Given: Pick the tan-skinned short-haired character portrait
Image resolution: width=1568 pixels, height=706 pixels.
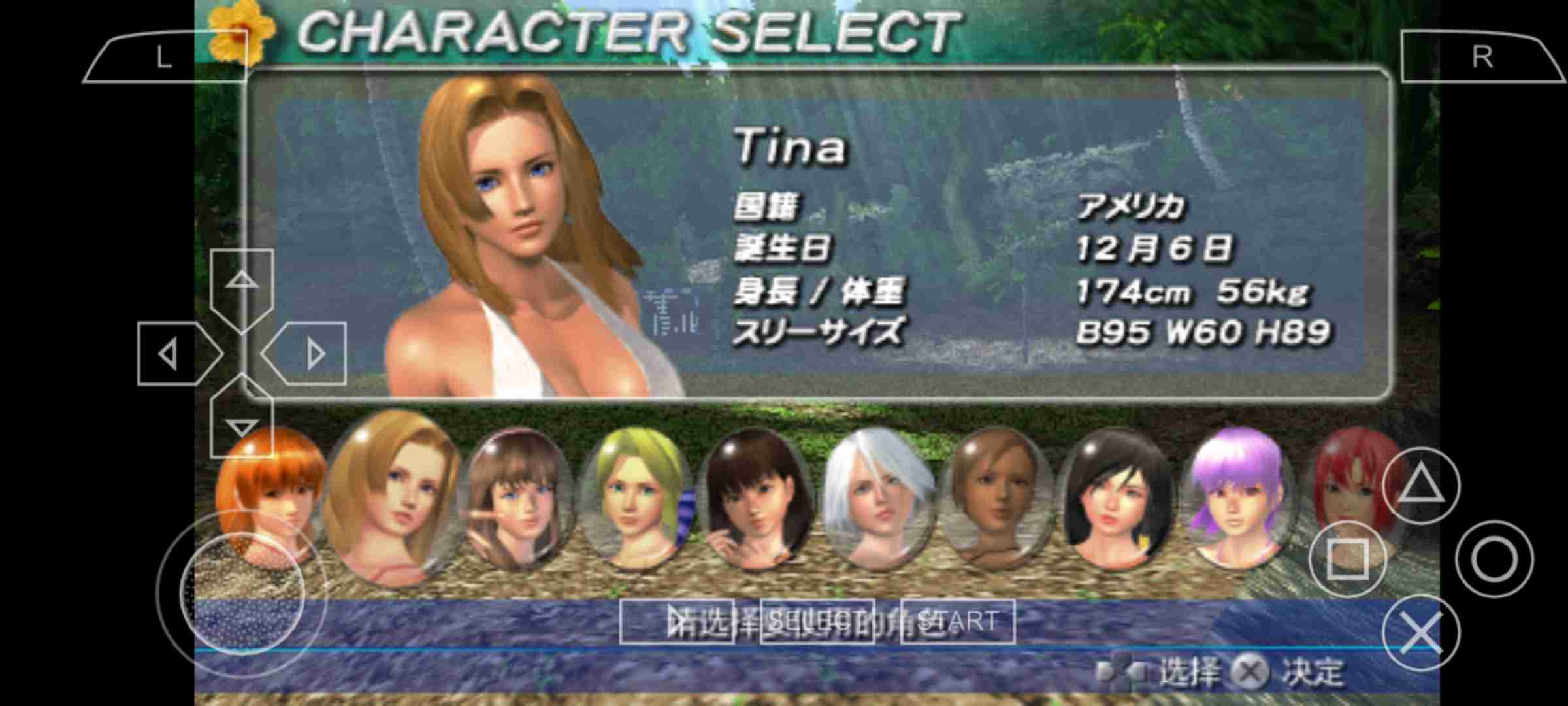Looking at the screenshot, I should pos(996,500).
